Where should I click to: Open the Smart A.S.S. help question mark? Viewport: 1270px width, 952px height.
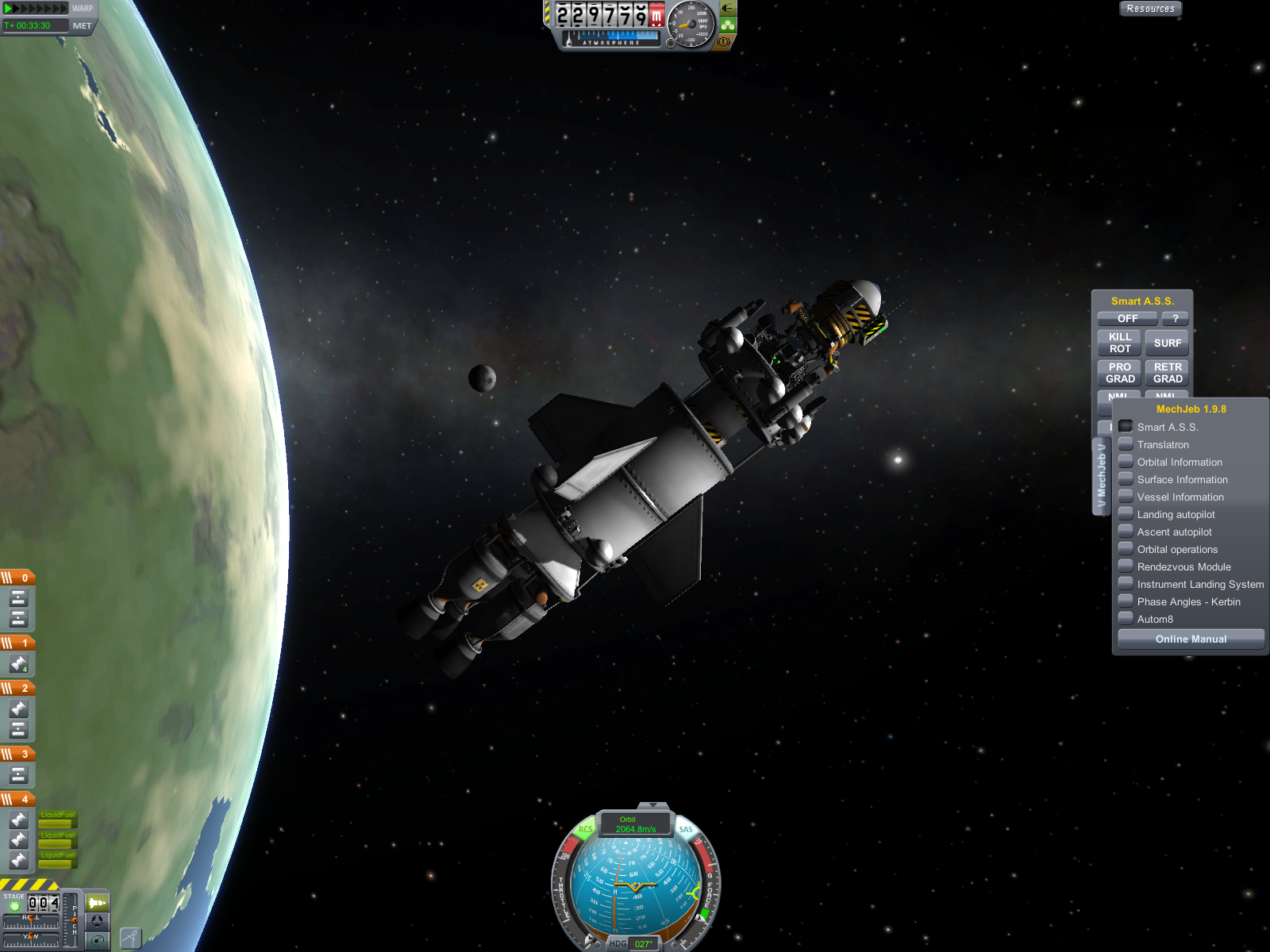pos(1175,319)
